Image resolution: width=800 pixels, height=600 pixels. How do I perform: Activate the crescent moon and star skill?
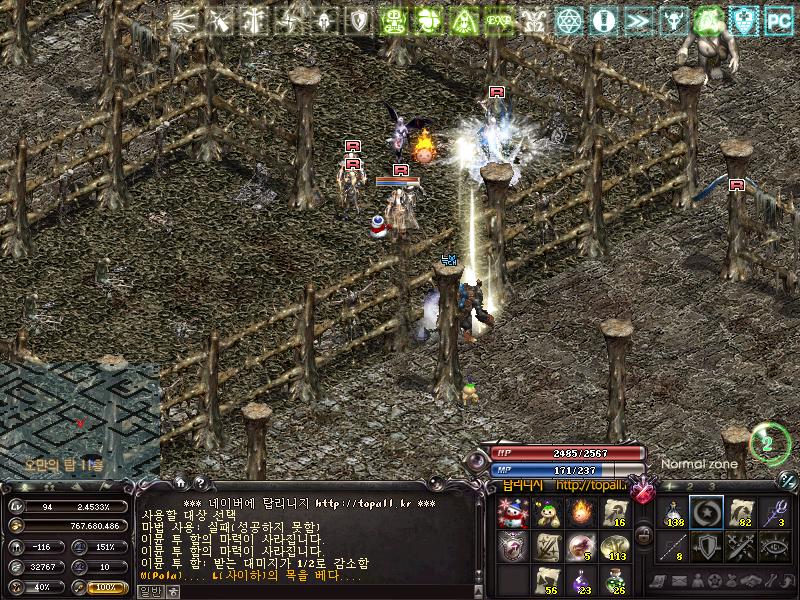click(x=706, y=513)
